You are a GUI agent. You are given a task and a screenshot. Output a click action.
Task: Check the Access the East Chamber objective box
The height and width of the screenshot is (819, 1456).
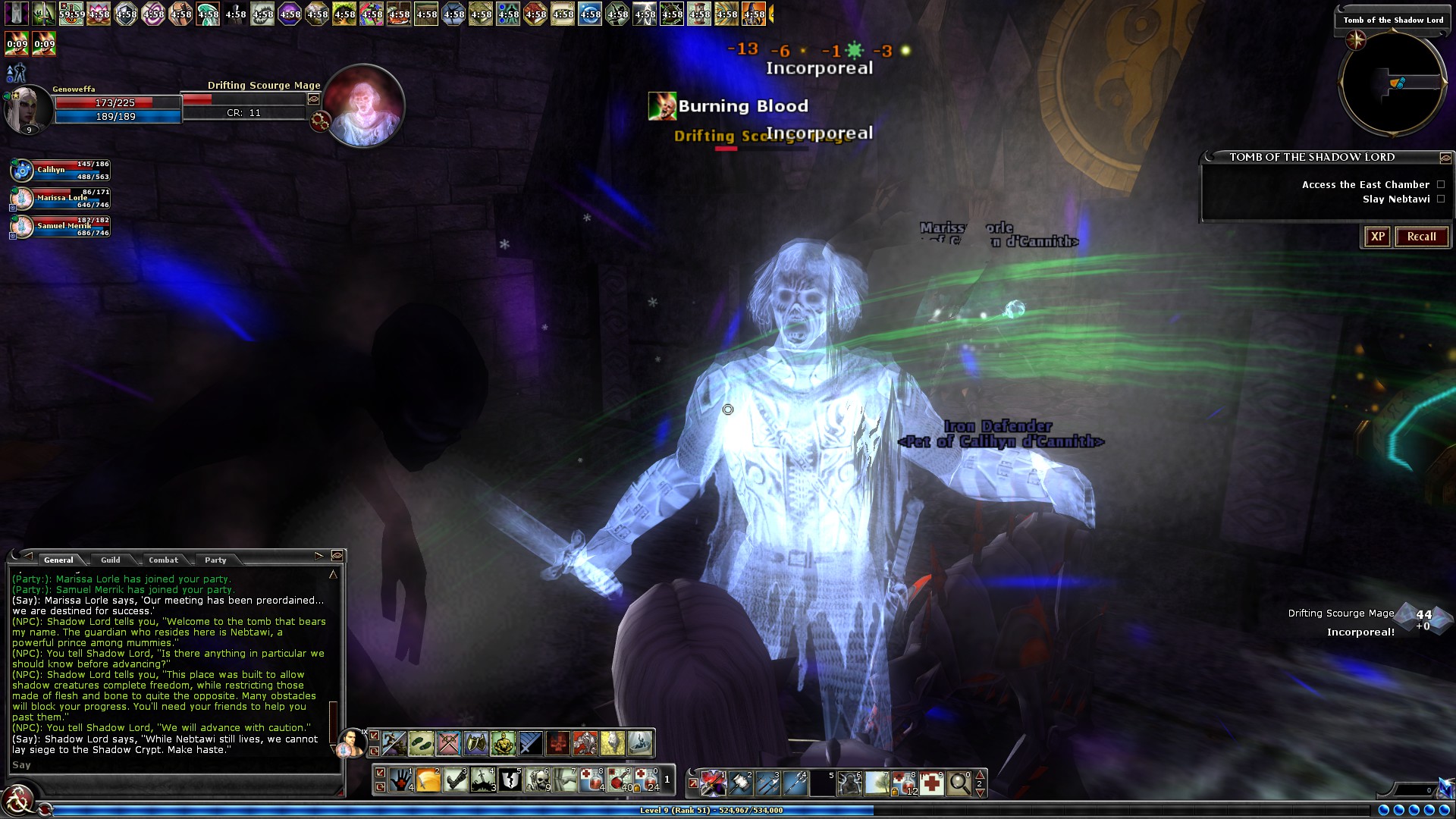pyautogui.click(x=1439, y=184)
